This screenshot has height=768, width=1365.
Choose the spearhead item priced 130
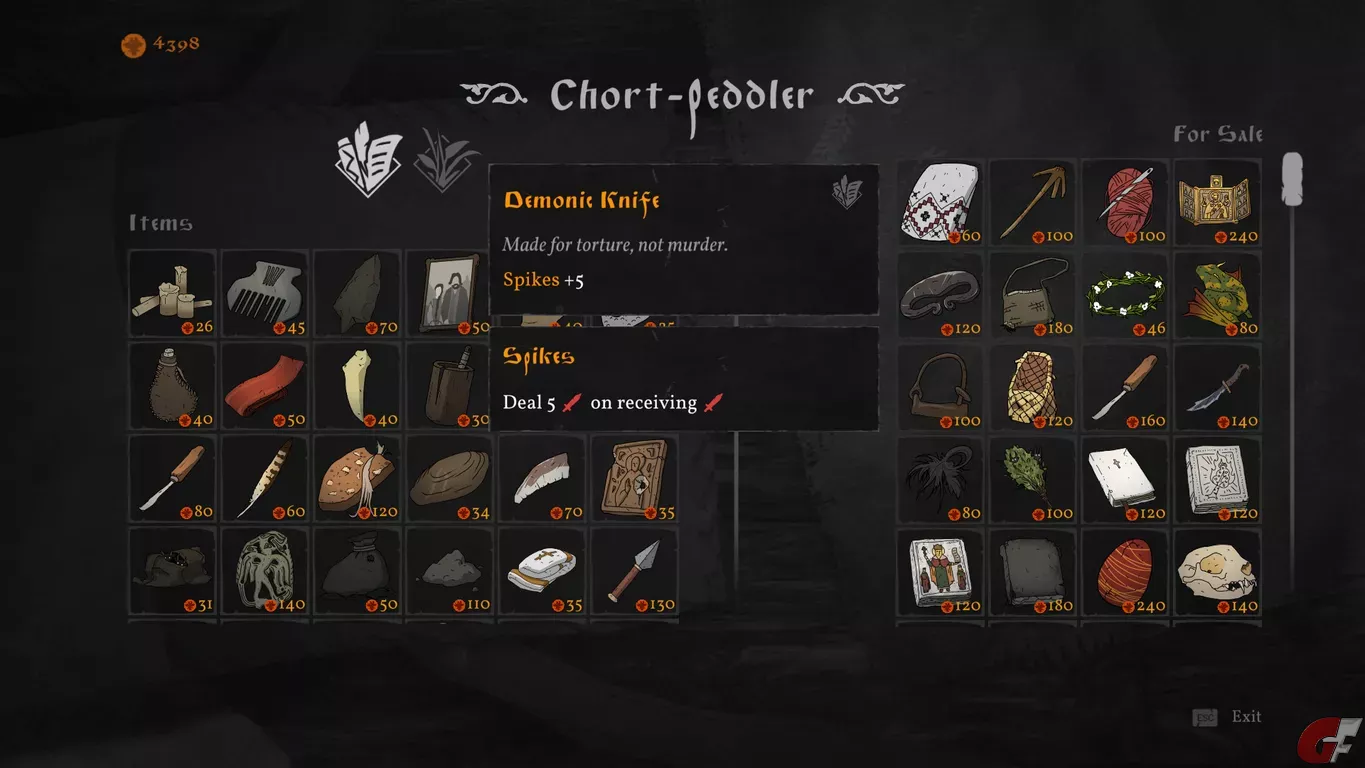pos(632,569)
